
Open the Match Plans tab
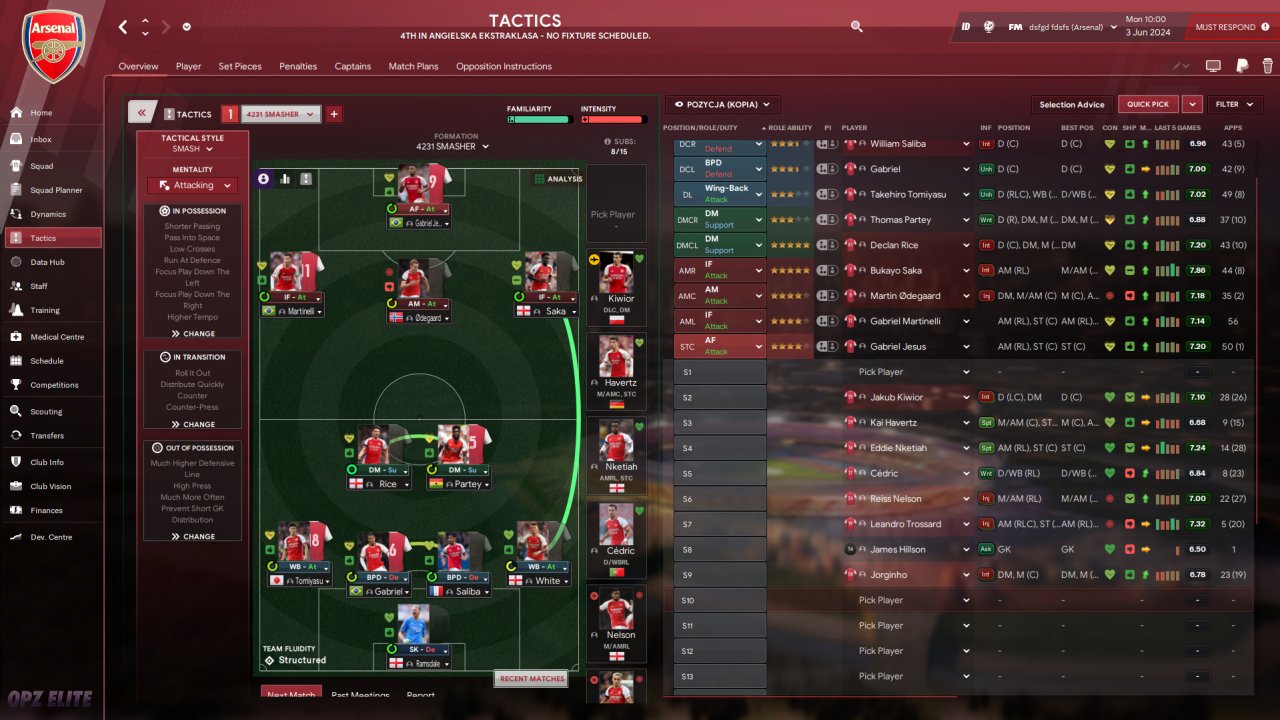click(413, 67)
